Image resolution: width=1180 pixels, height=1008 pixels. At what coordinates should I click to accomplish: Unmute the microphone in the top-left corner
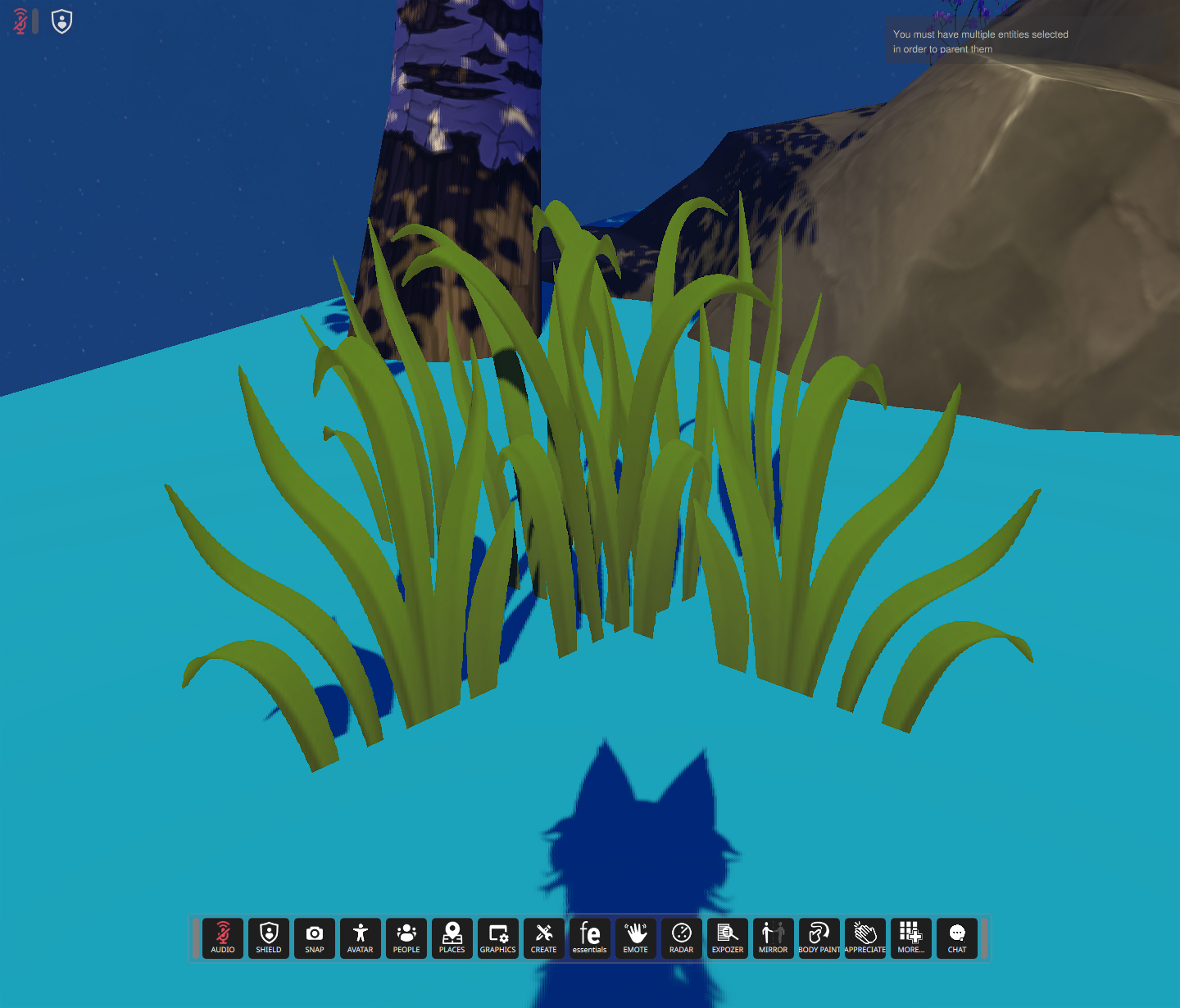(19, 20)
